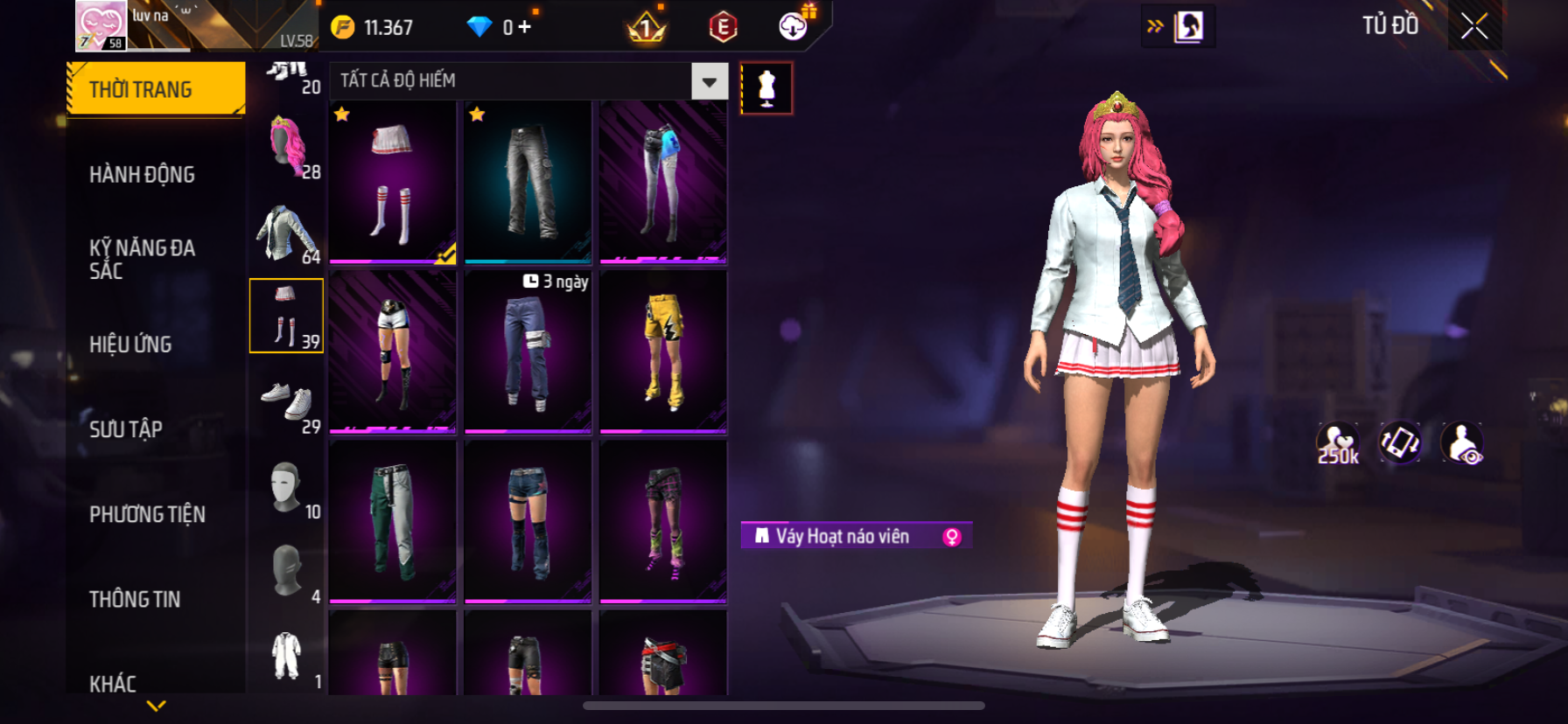Equip the cheerleader skirt with red-striped socks

[x=393, y=182]
